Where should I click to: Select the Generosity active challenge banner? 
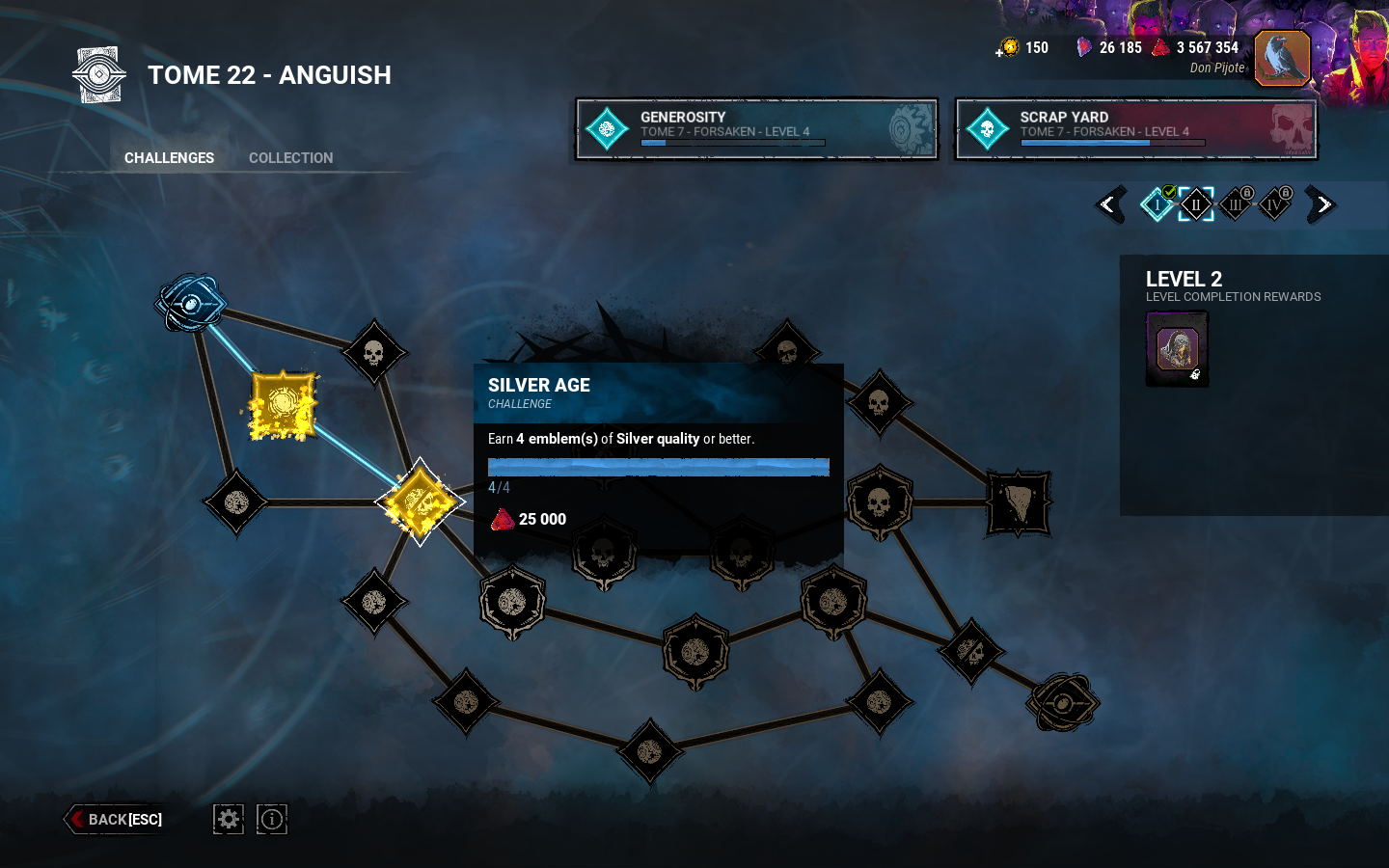pyautogui.click(x=756, y=128)
